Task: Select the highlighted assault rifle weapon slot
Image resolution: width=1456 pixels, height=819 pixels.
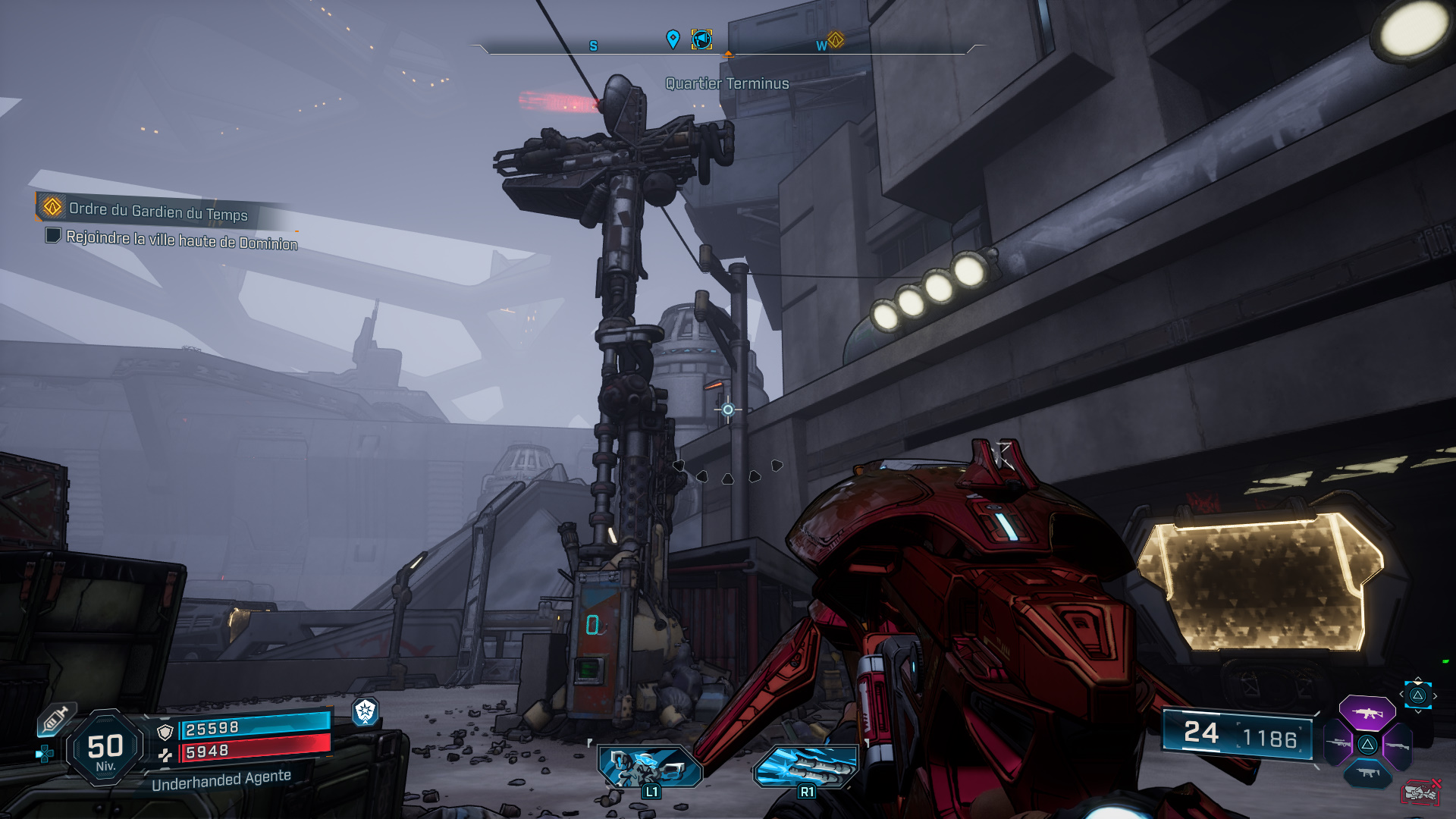Action: click(x=1368, y=714)
